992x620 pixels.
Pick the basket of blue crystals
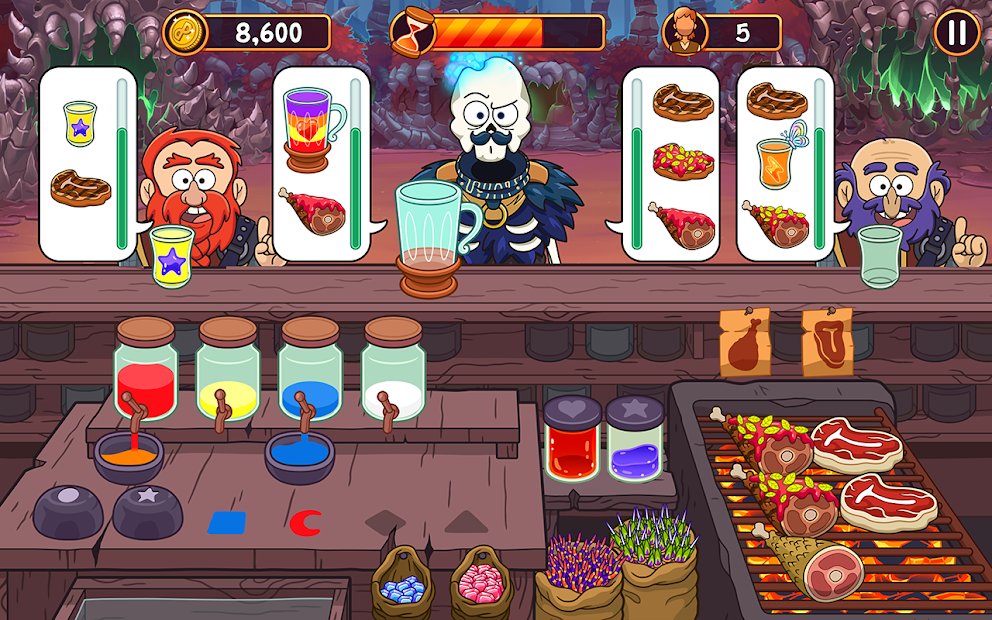coord(402,584)
